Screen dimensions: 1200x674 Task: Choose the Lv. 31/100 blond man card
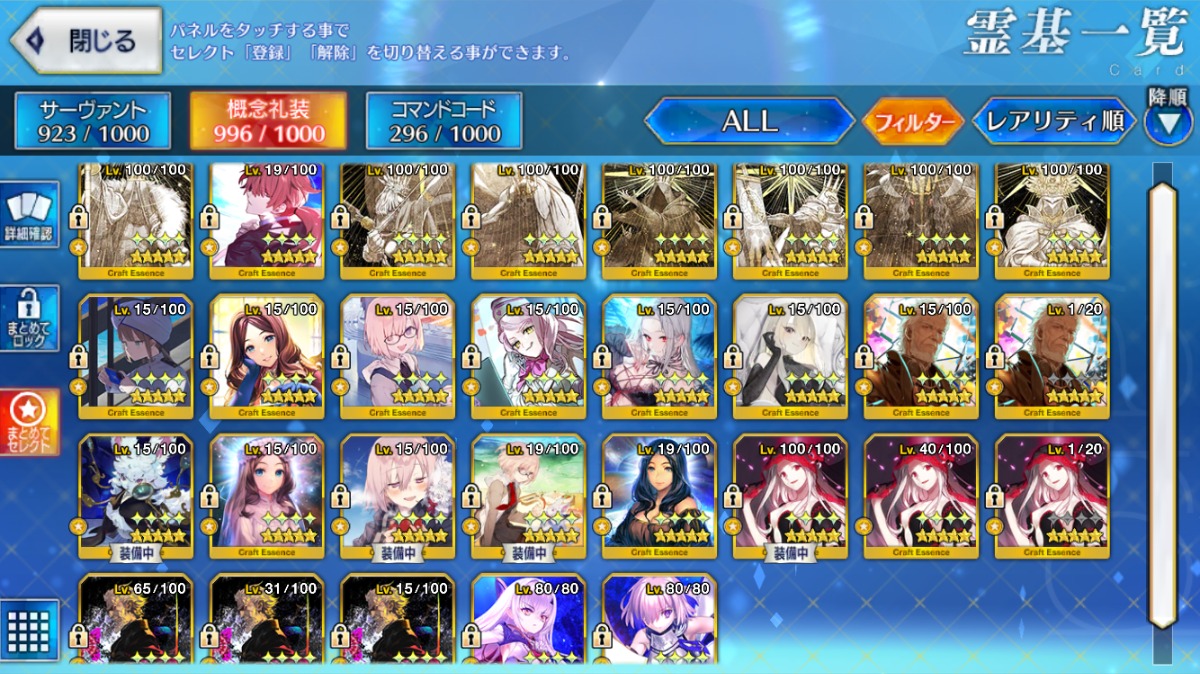(266, 620)
